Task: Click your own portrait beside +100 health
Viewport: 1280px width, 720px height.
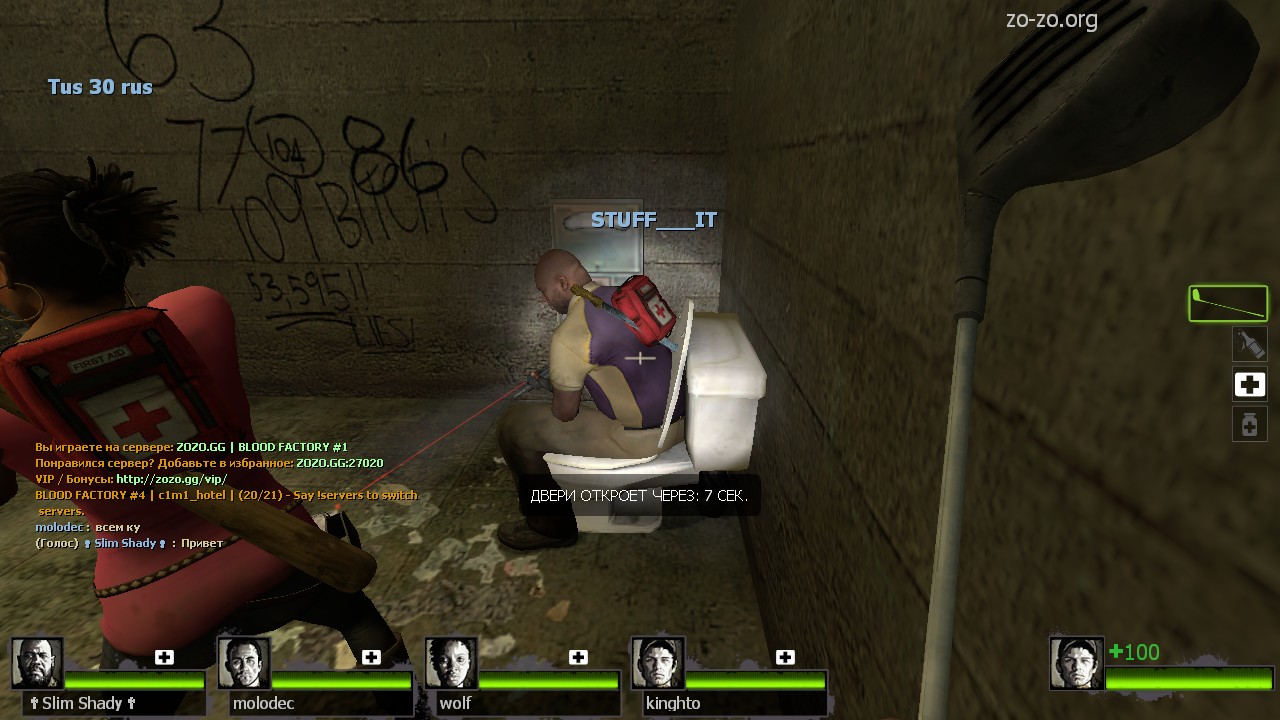Action: coord(1076,663)
